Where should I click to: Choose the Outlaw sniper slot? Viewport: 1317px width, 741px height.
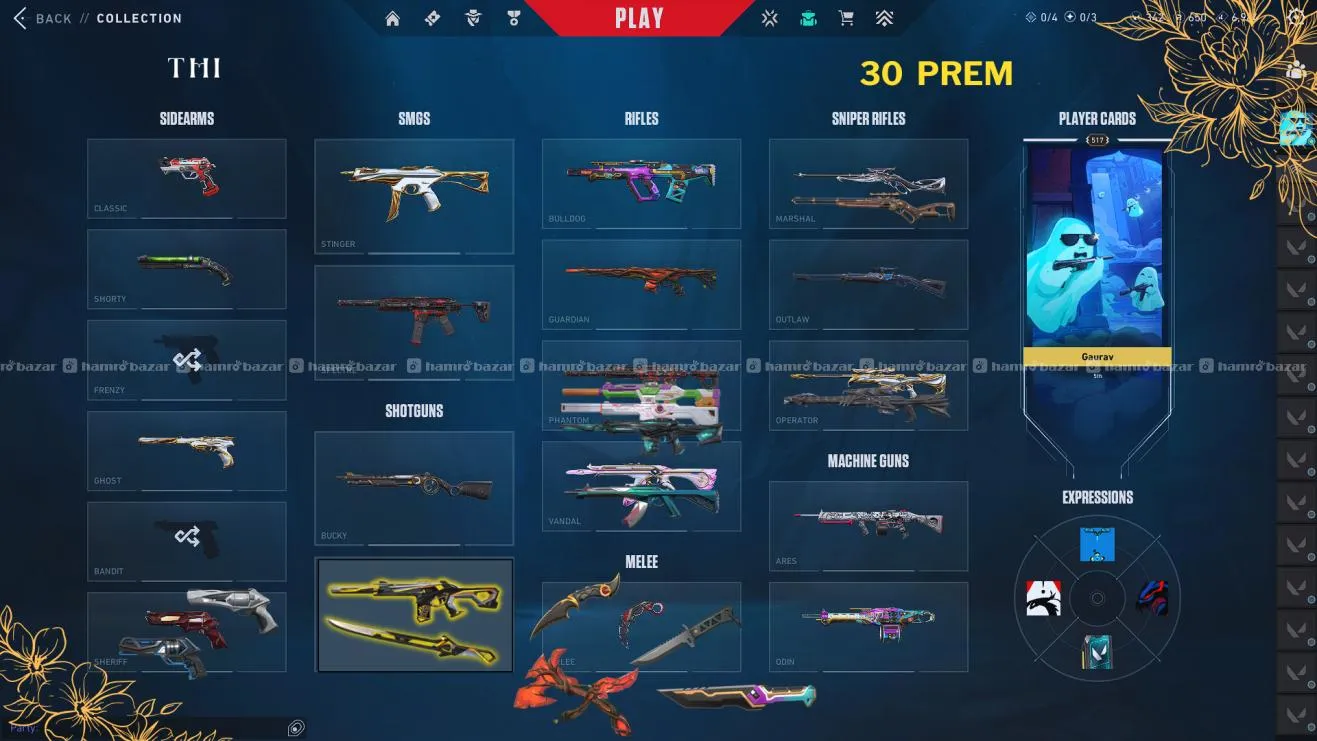click(x=868, y=284)
